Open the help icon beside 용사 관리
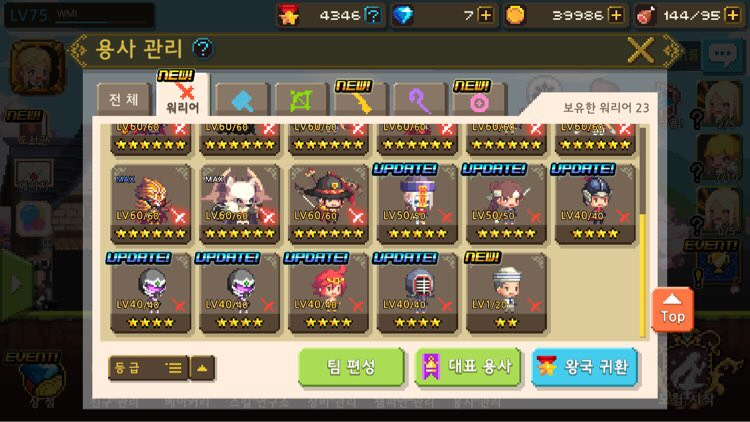The width and height of the screenshot is (750, 422). (202, 48)
